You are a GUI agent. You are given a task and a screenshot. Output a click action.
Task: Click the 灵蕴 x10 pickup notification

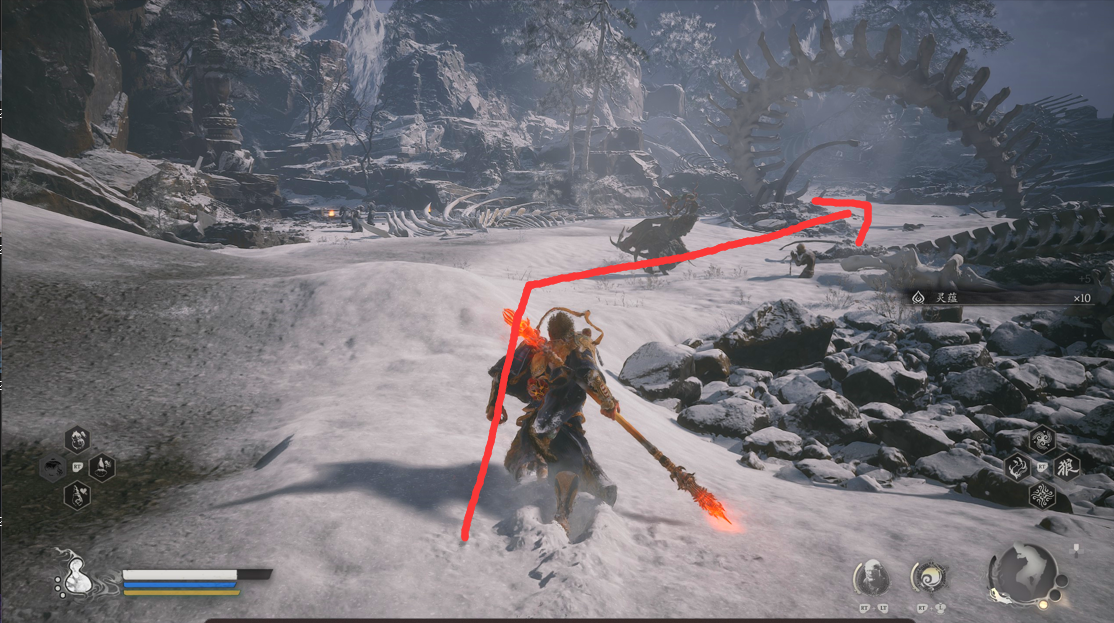(1000, 297)
